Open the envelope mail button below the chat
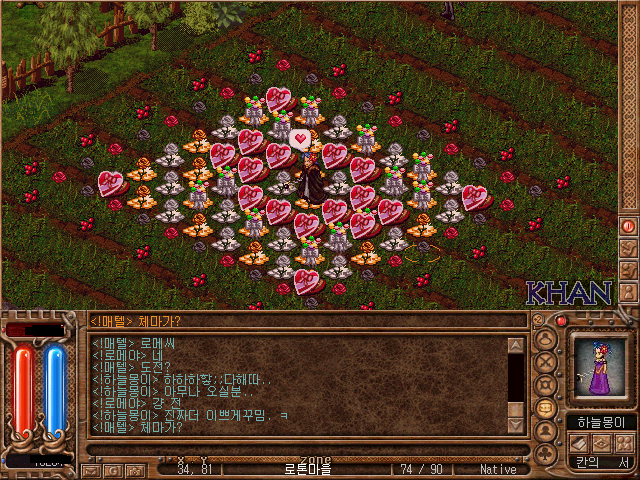 pyautogui.click(x=91, y=469)
